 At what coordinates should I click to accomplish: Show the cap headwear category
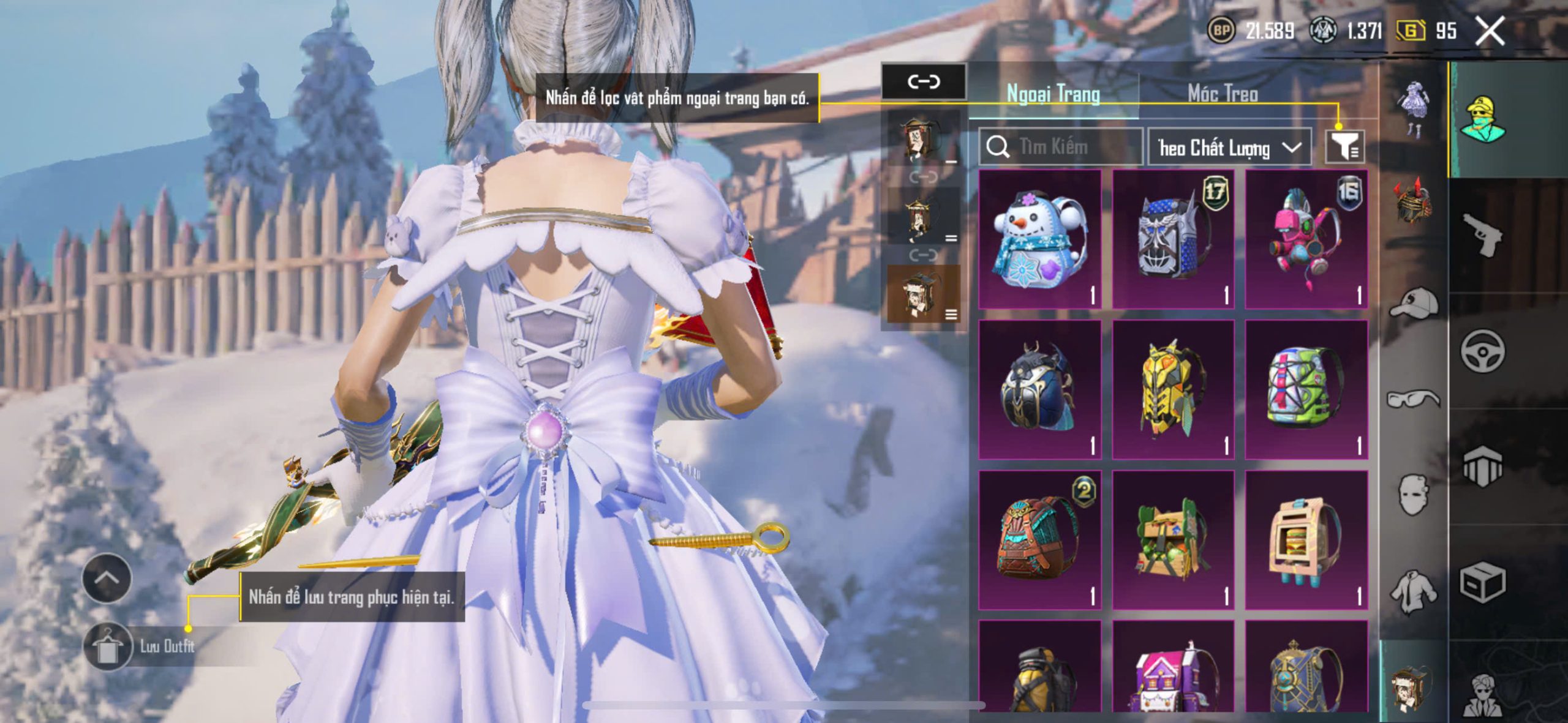pyautogui.click(x=1414, y=303)
